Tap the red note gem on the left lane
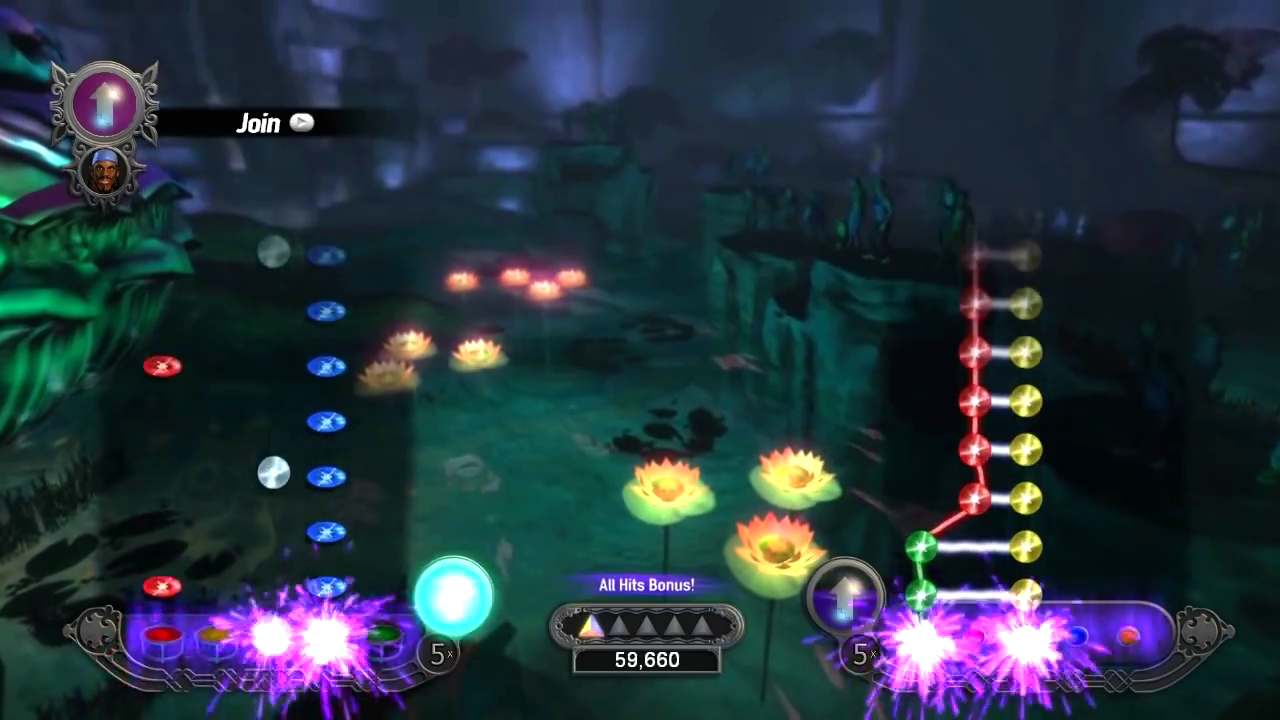This screenshot has width=1280, height=720. pos(162,366)
